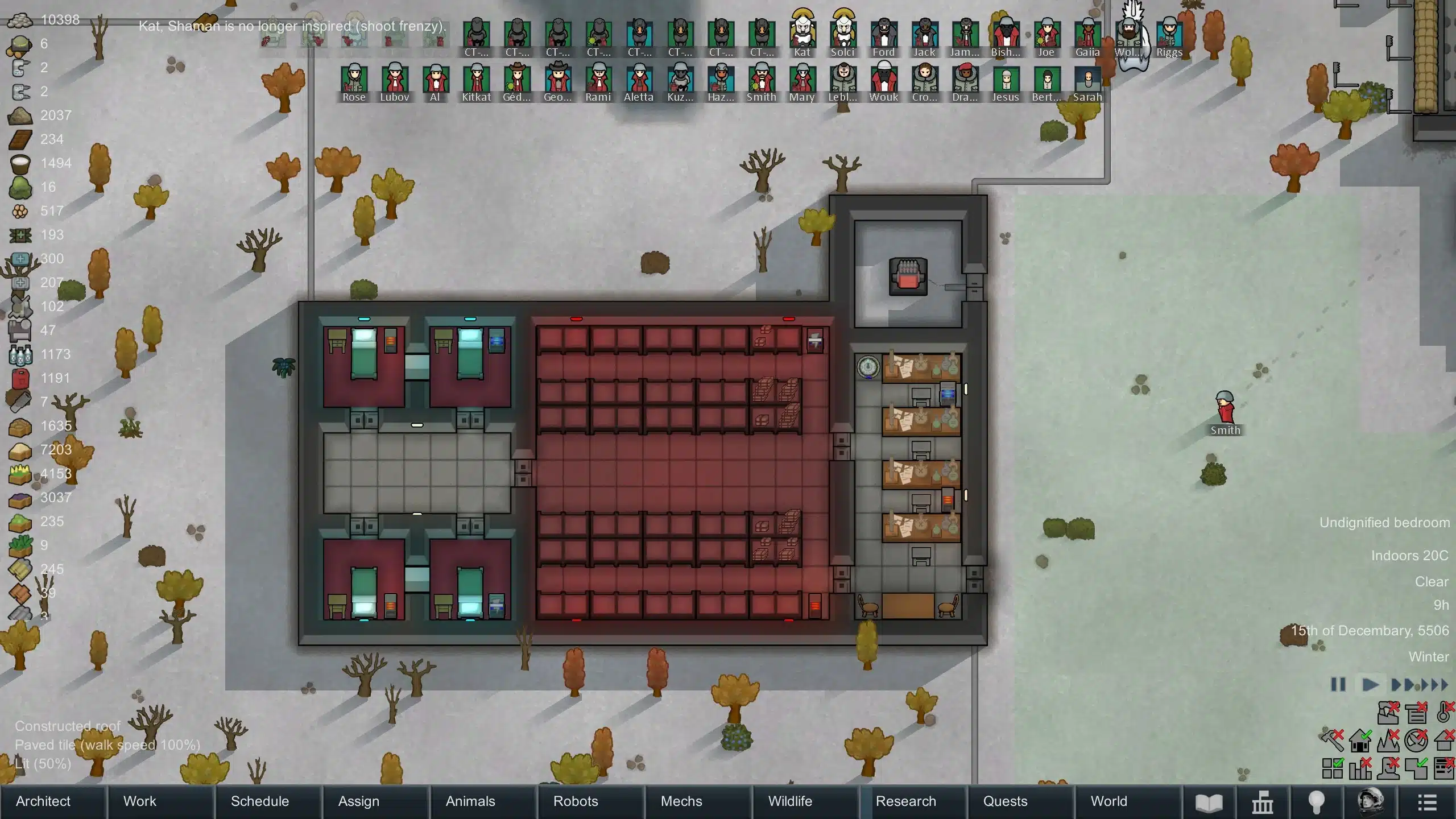Open the Architect menu
The image size is (1456, 819).
point(43,801)
